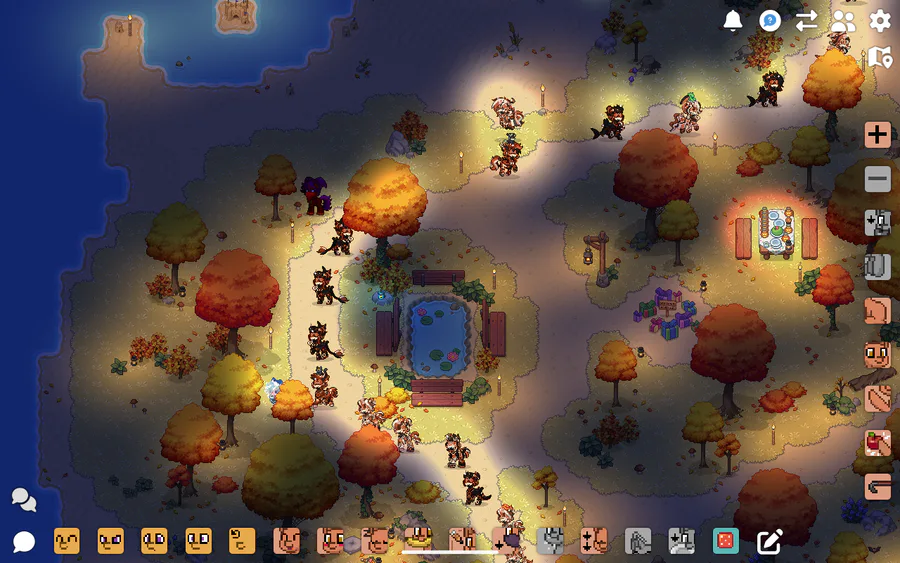
Task: Choose the first yellow face emote
Action: coord(67,541)
